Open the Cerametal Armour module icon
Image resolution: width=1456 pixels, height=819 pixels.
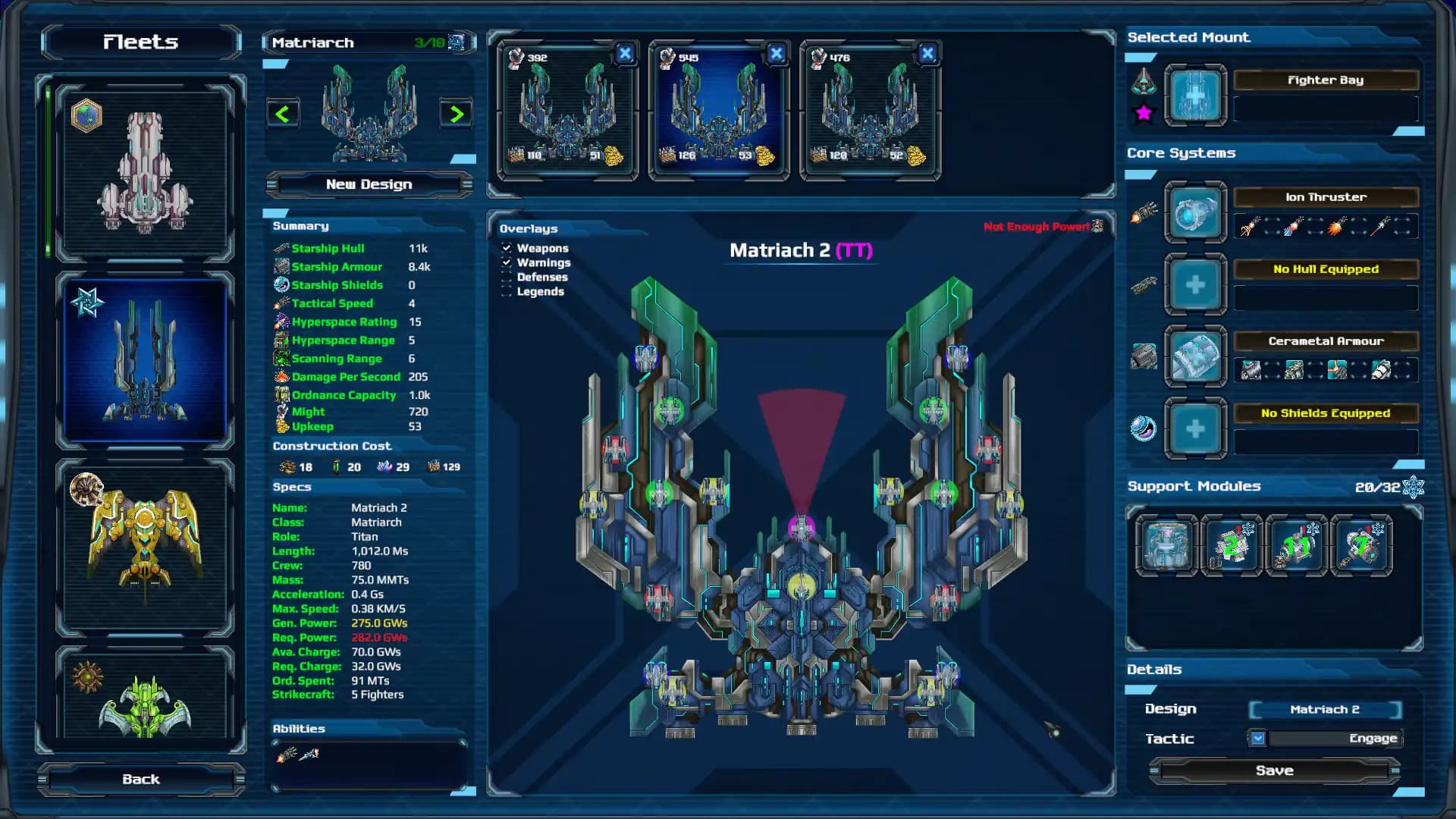(1195, 356)
